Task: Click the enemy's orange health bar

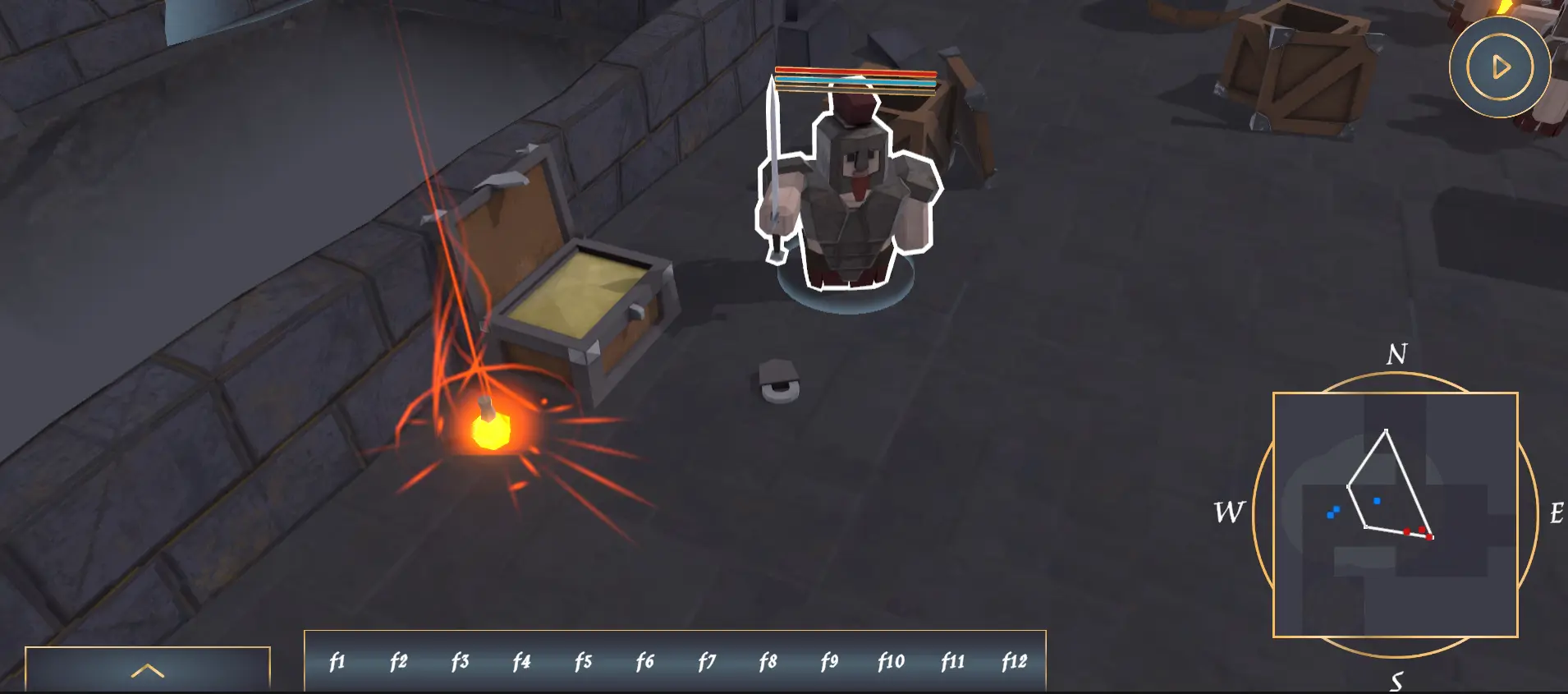Action: (x=854, y=72)
